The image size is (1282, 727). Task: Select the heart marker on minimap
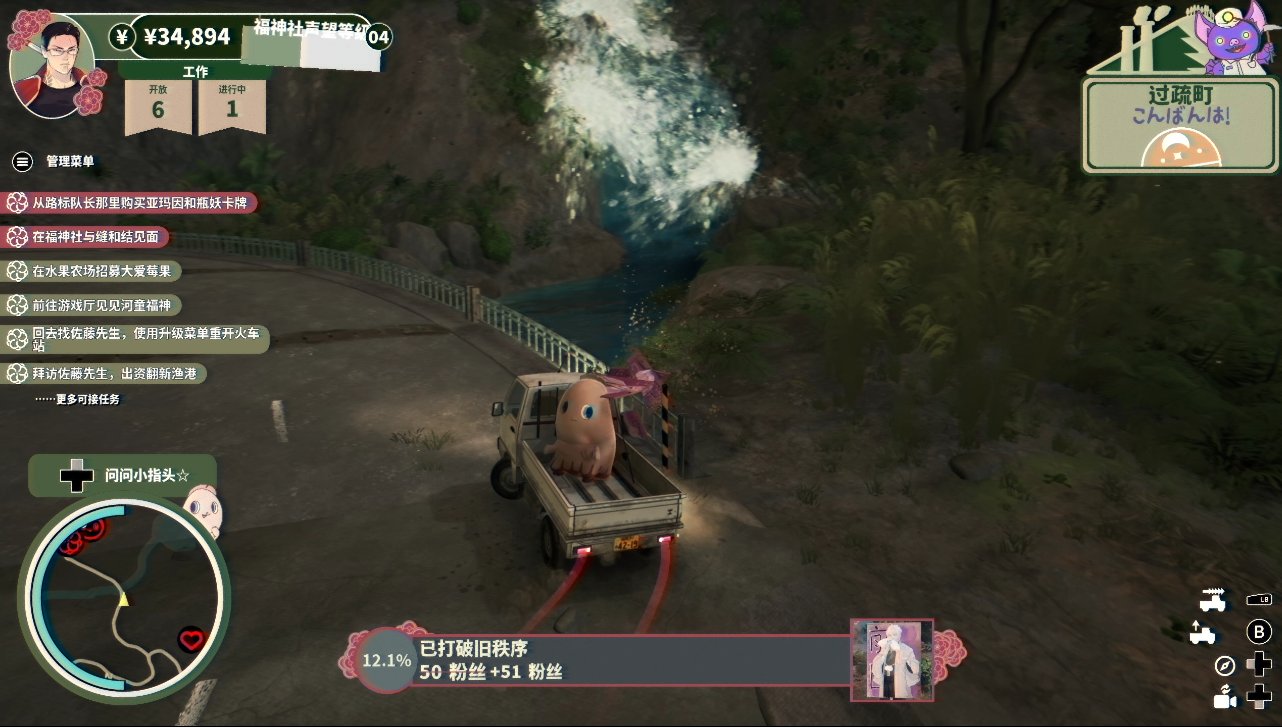[190, 640]
